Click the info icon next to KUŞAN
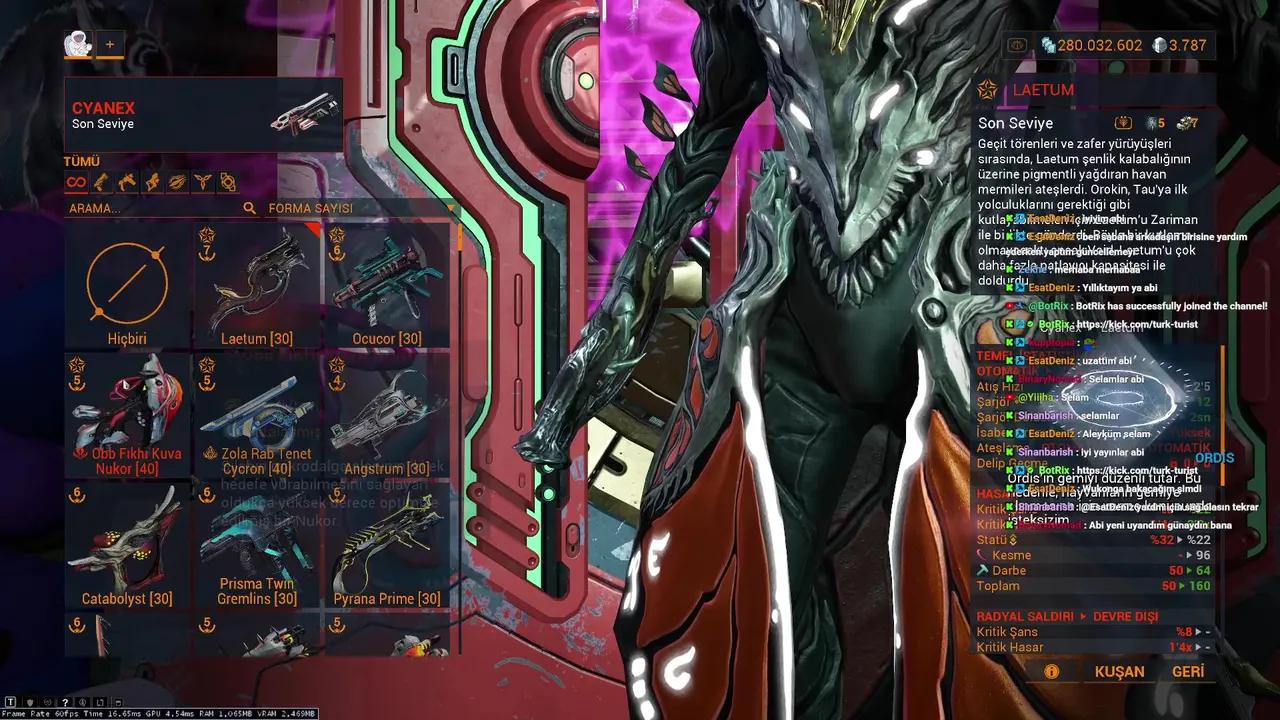The height and width of the screenshot is (720, 1280). click(x=1051, y=671)
